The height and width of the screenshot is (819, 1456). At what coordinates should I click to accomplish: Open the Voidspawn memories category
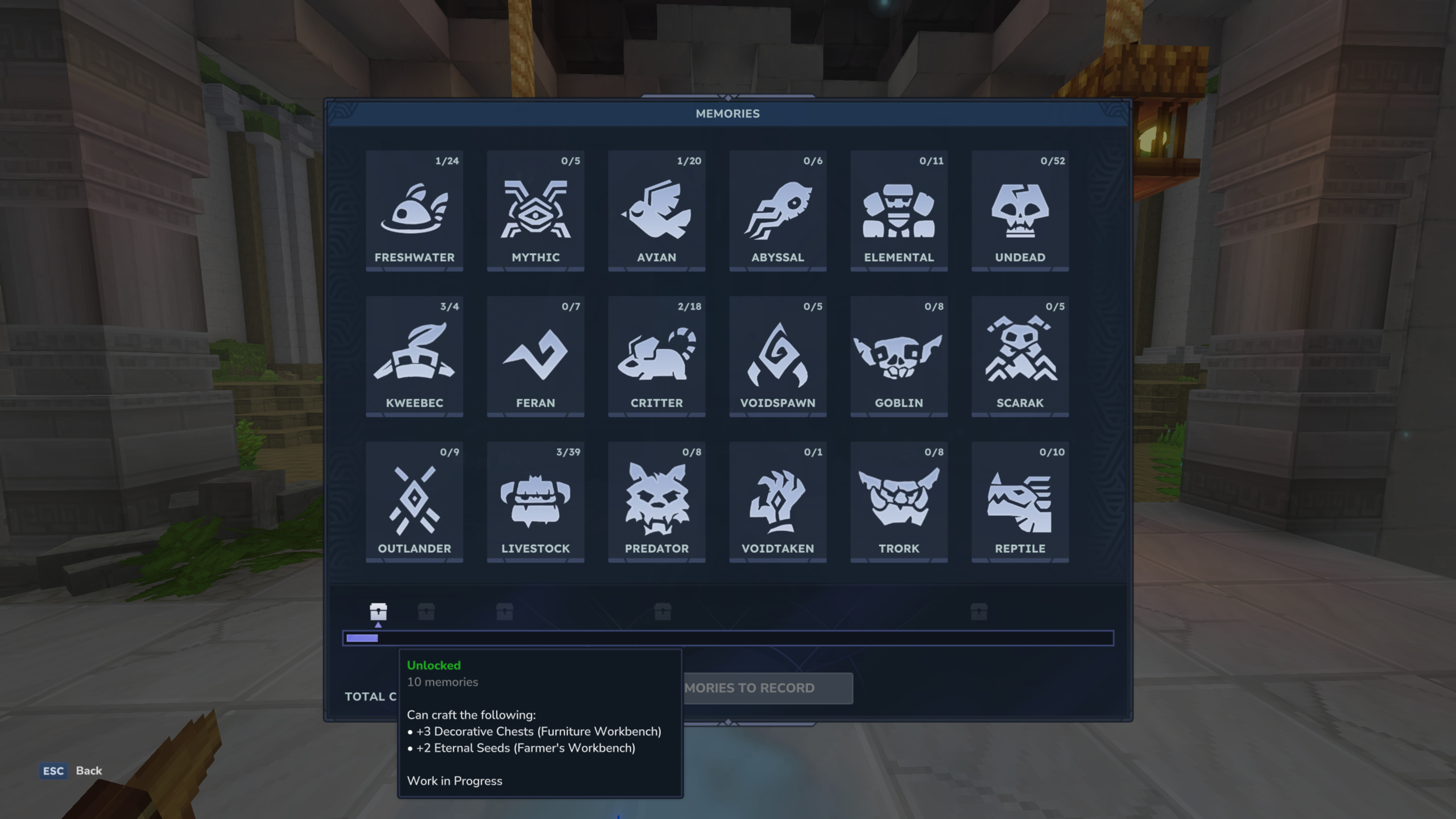[777, 357]
